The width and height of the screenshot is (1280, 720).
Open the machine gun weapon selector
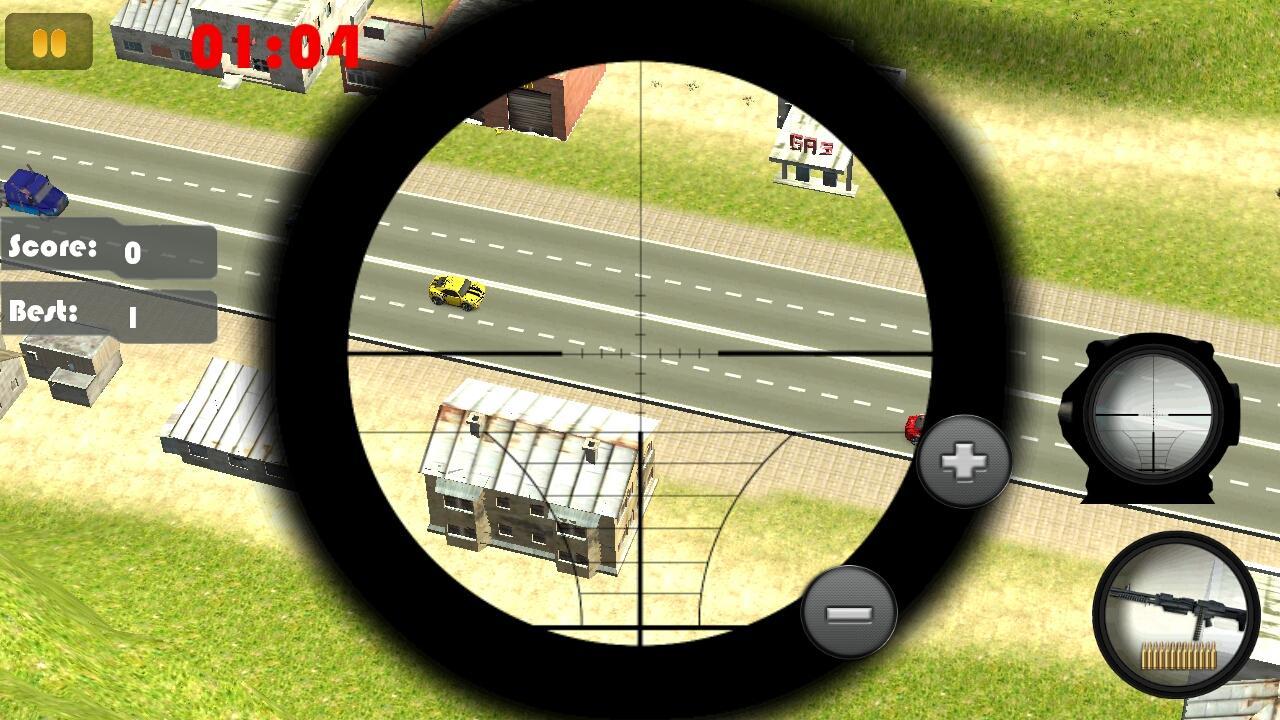coord(1178,618)
